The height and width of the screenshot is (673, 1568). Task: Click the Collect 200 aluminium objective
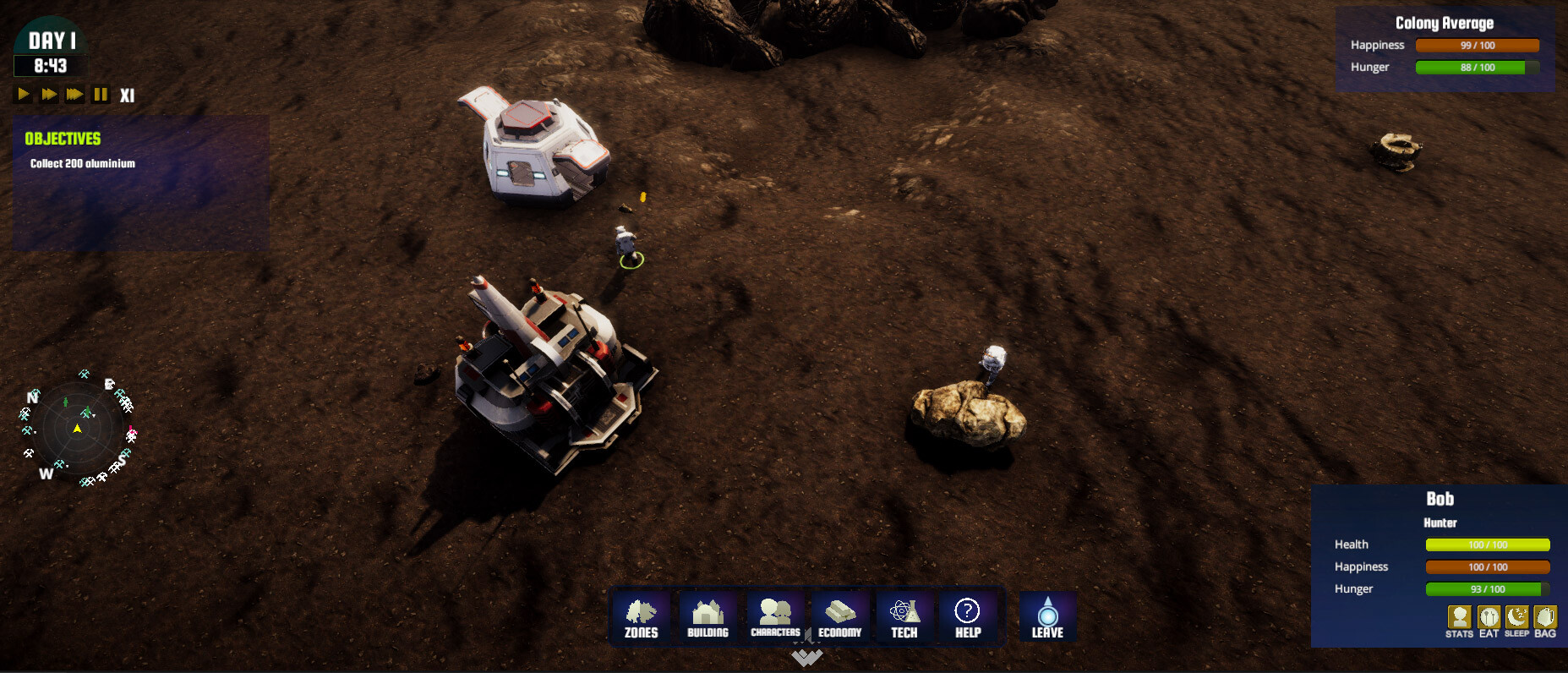pyautogui.click(x=82, y=164)
